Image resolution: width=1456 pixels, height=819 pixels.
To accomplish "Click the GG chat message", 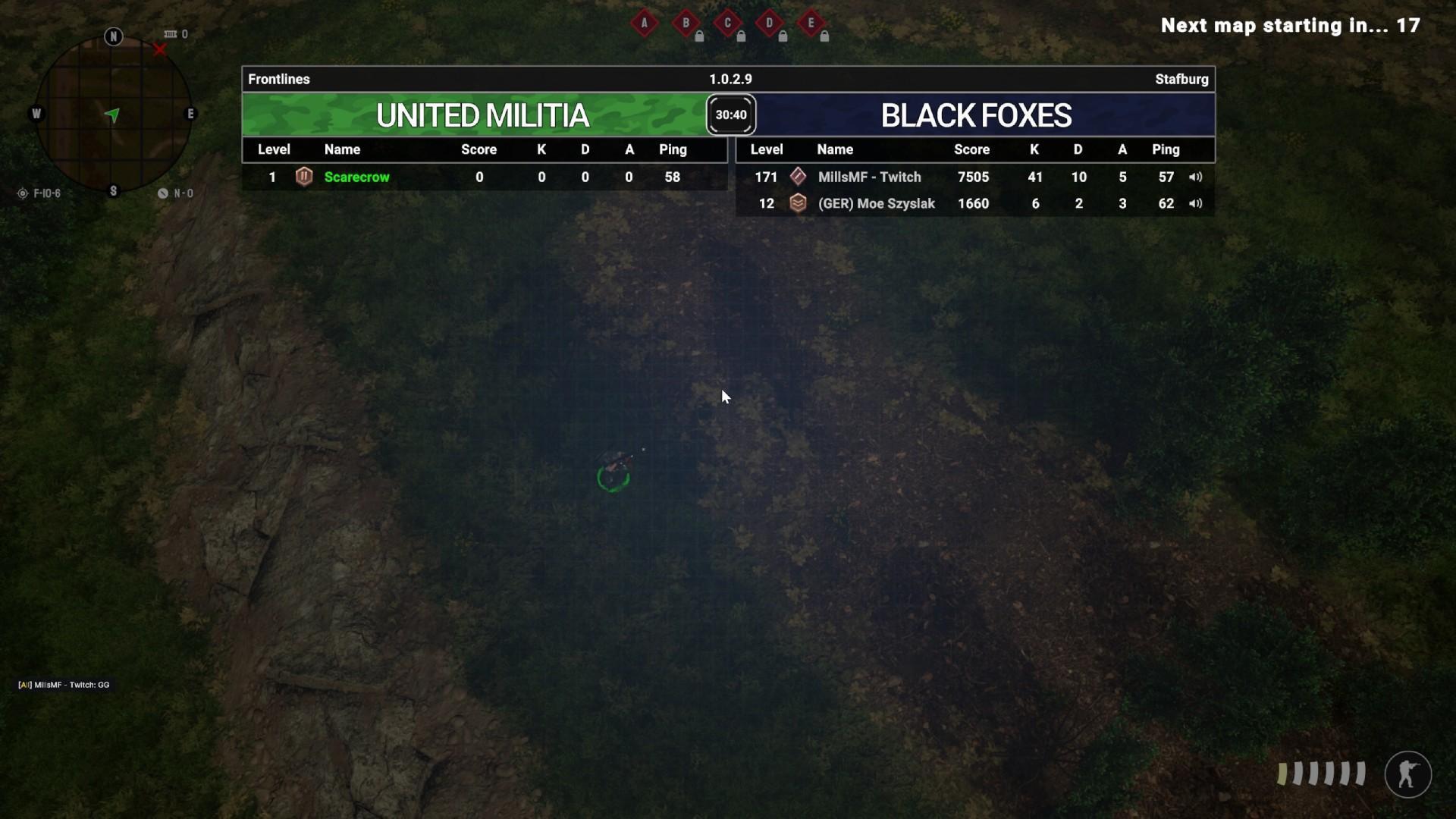I will coord(64,685).
